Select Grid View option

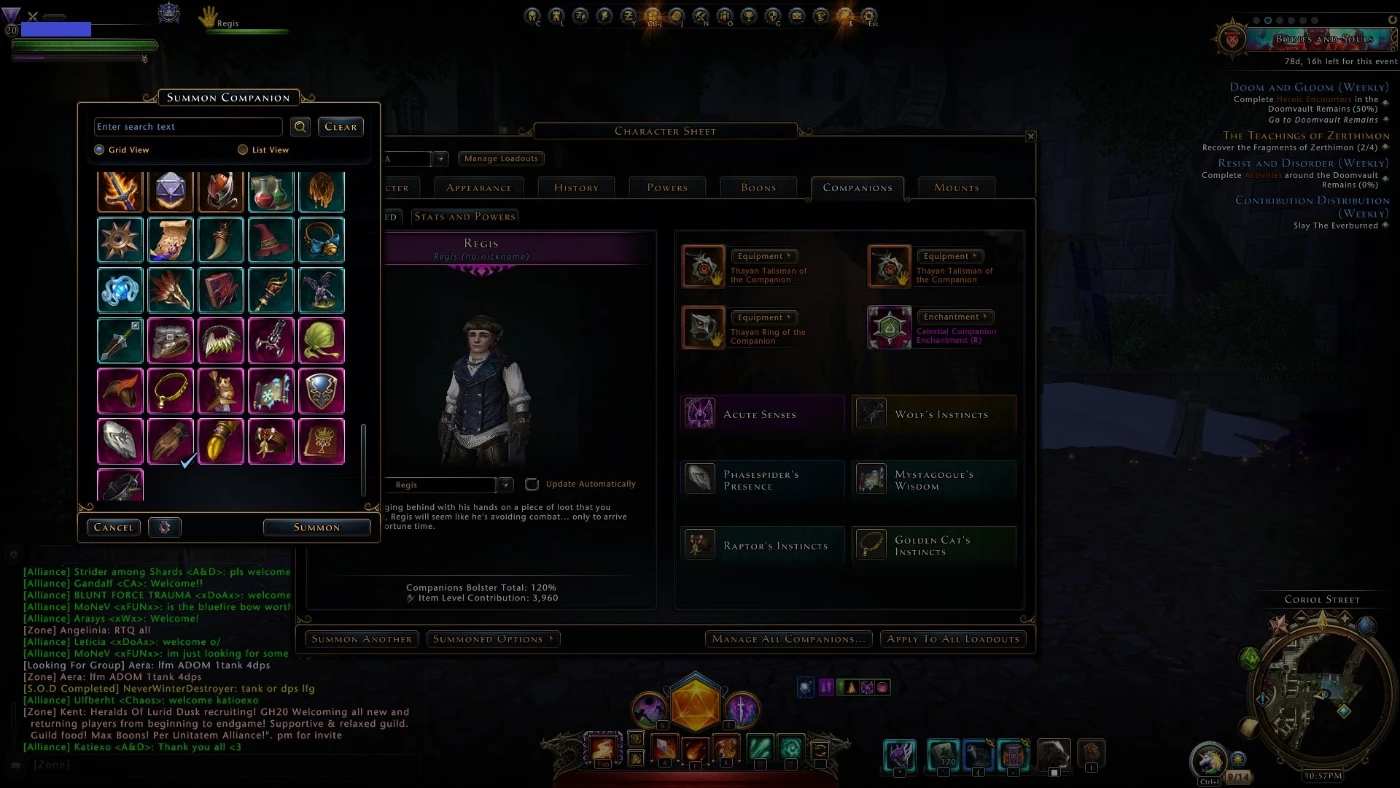[99, 150]
